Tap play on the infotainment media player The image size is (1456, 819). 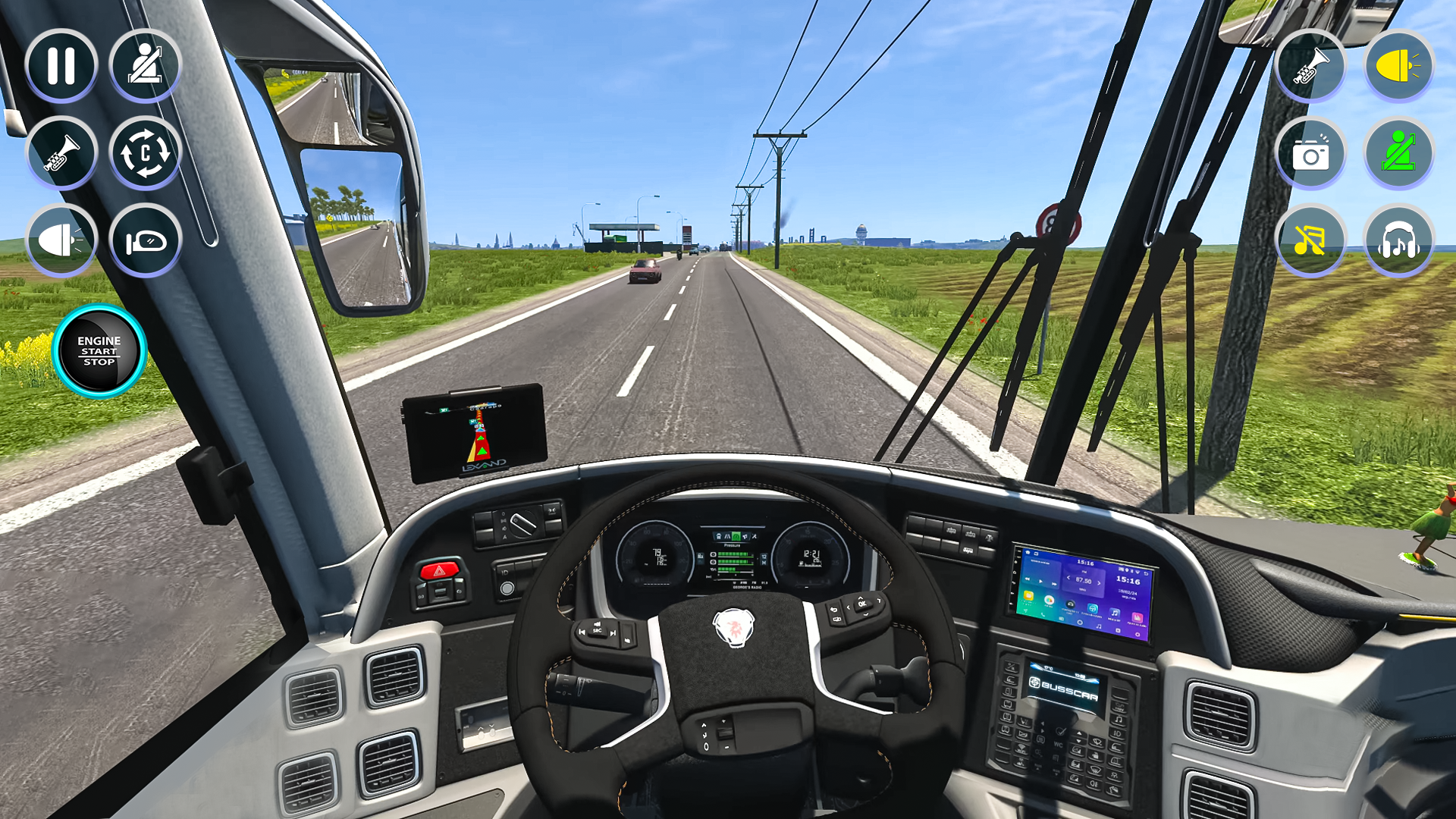[x=1040, y=582]
